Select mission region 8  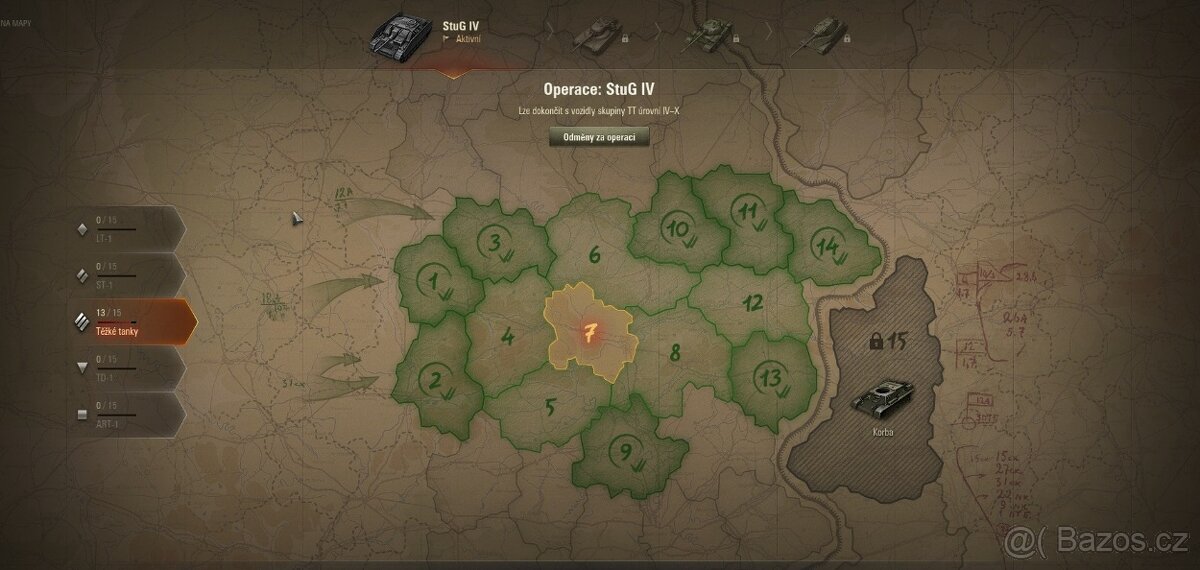click(x=676, y=352)
